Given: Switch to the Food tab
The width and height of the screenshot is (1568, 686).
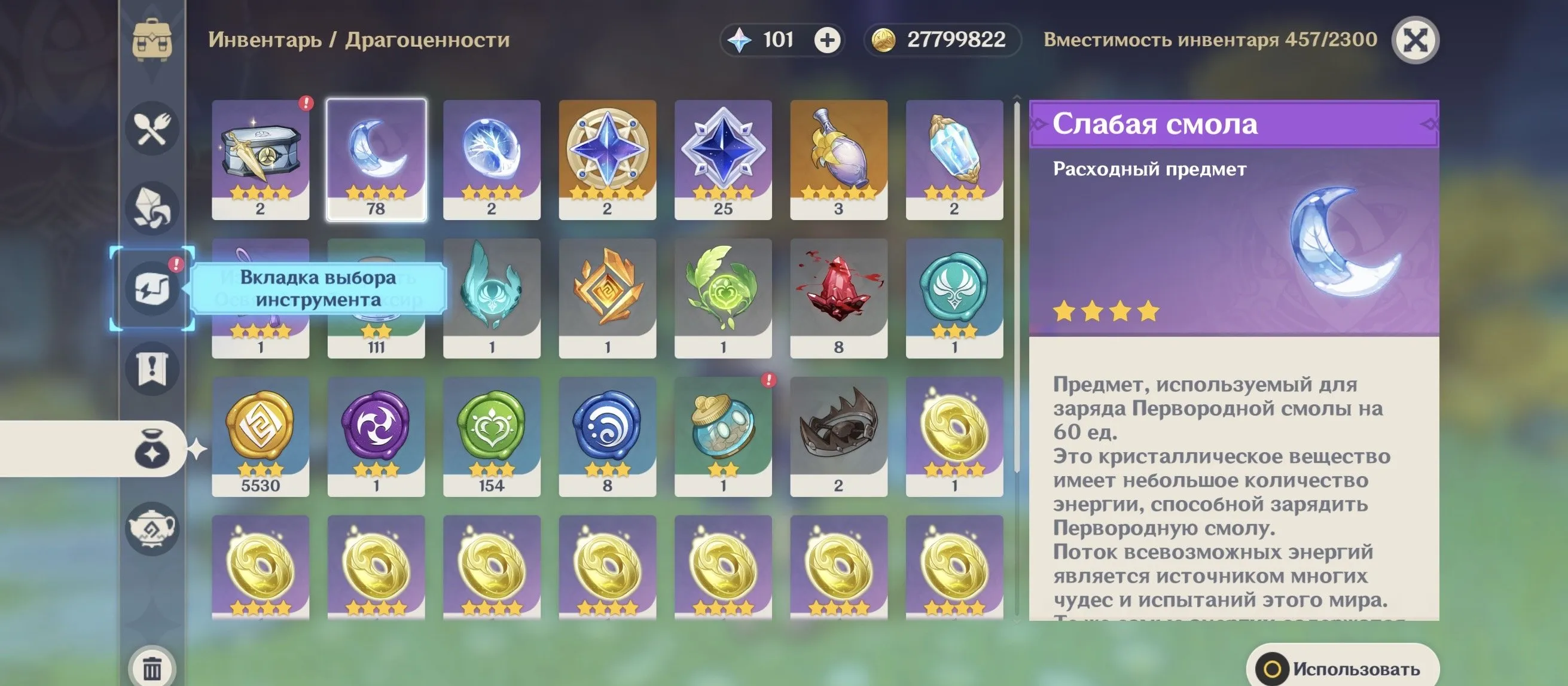Looking at the screenshot, I should click(152, 129).
